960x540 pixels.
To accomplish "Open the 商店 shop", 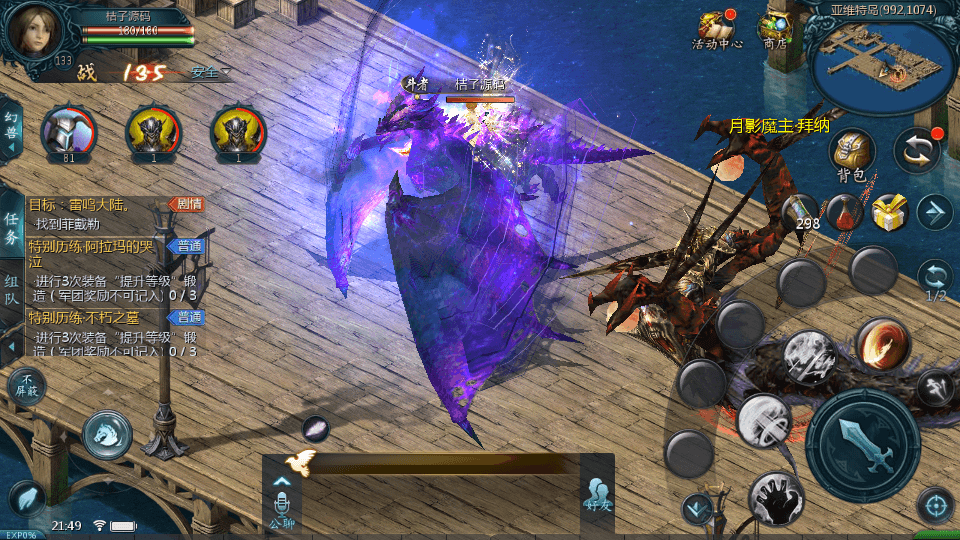I will point(774,28).
